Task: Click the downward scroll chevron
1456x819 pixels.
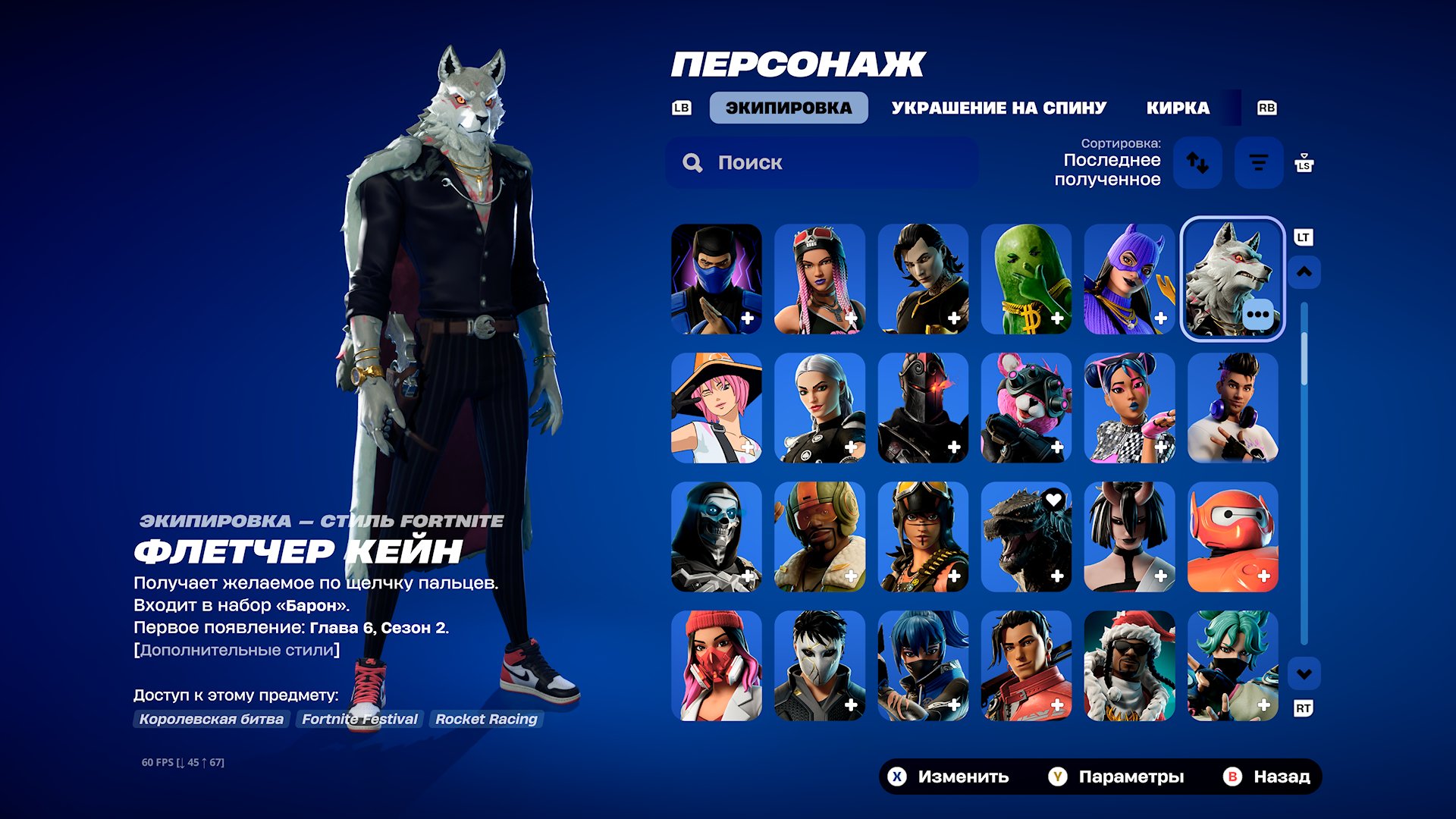Action: 1303,671
